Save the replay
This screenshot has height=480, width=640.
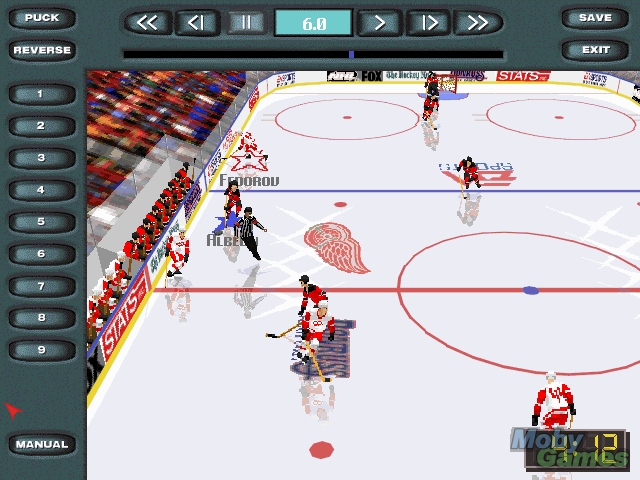[595, 18]
